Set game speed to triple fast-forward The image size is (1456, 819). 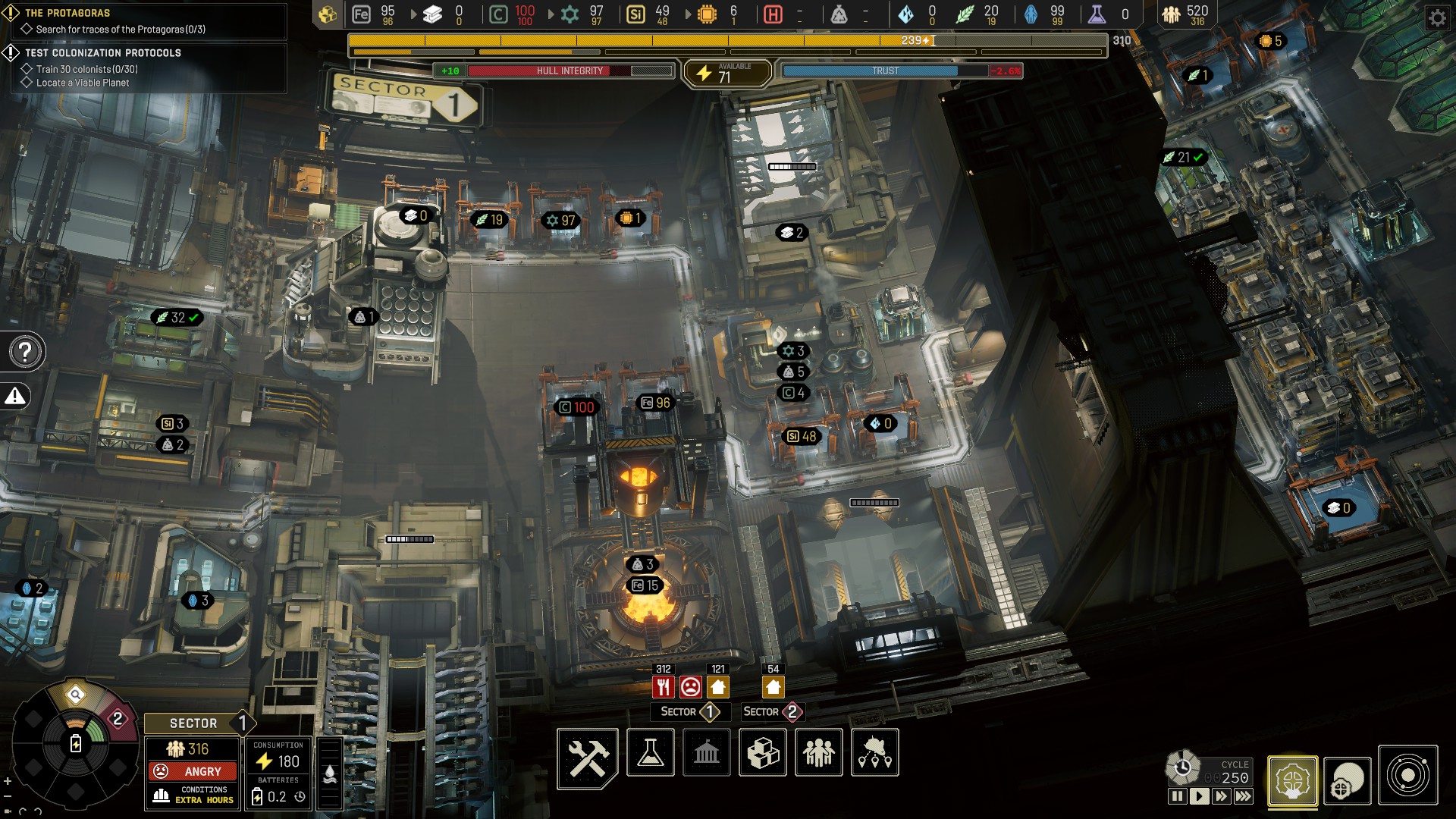[1244, 796]
